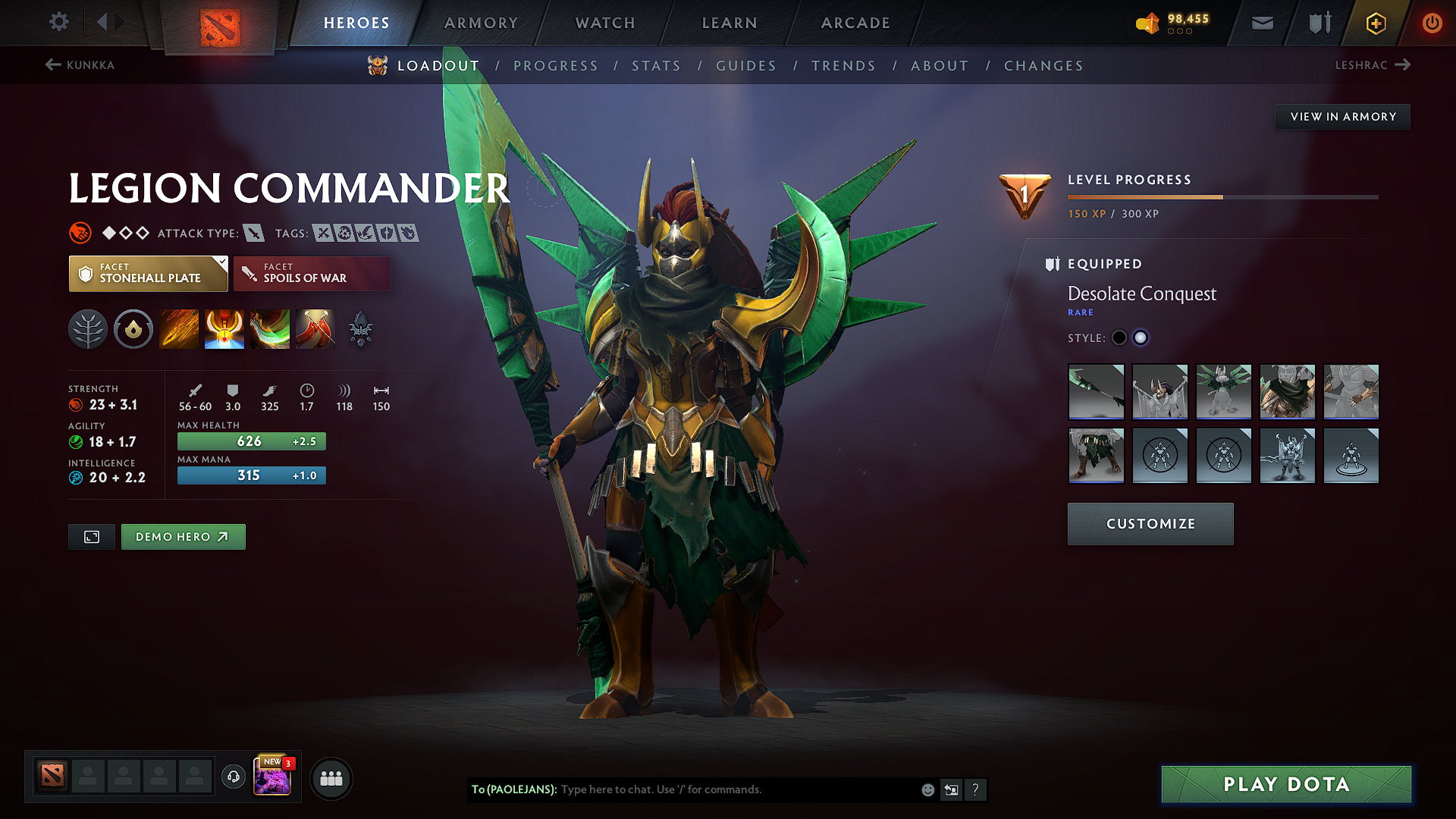Switch to the second style of Desolate Conquest
Viewport: 1456px width, 819px height.
[1141, 337]
